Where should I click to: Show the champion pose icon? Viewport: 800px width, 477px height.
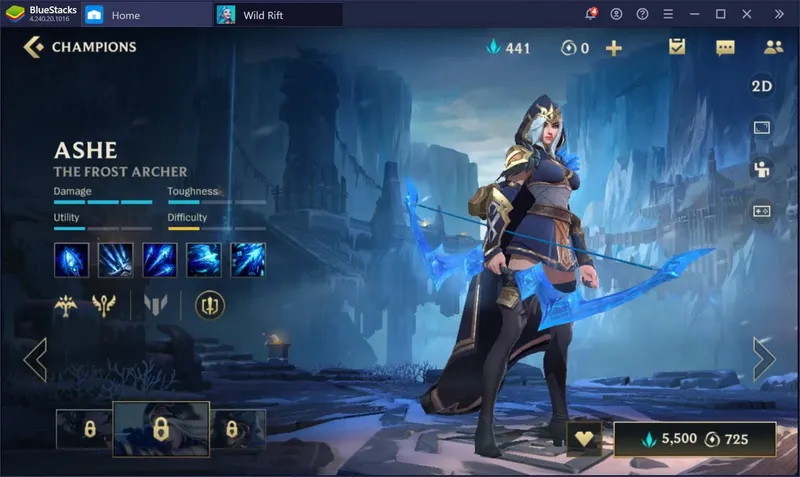762,169
